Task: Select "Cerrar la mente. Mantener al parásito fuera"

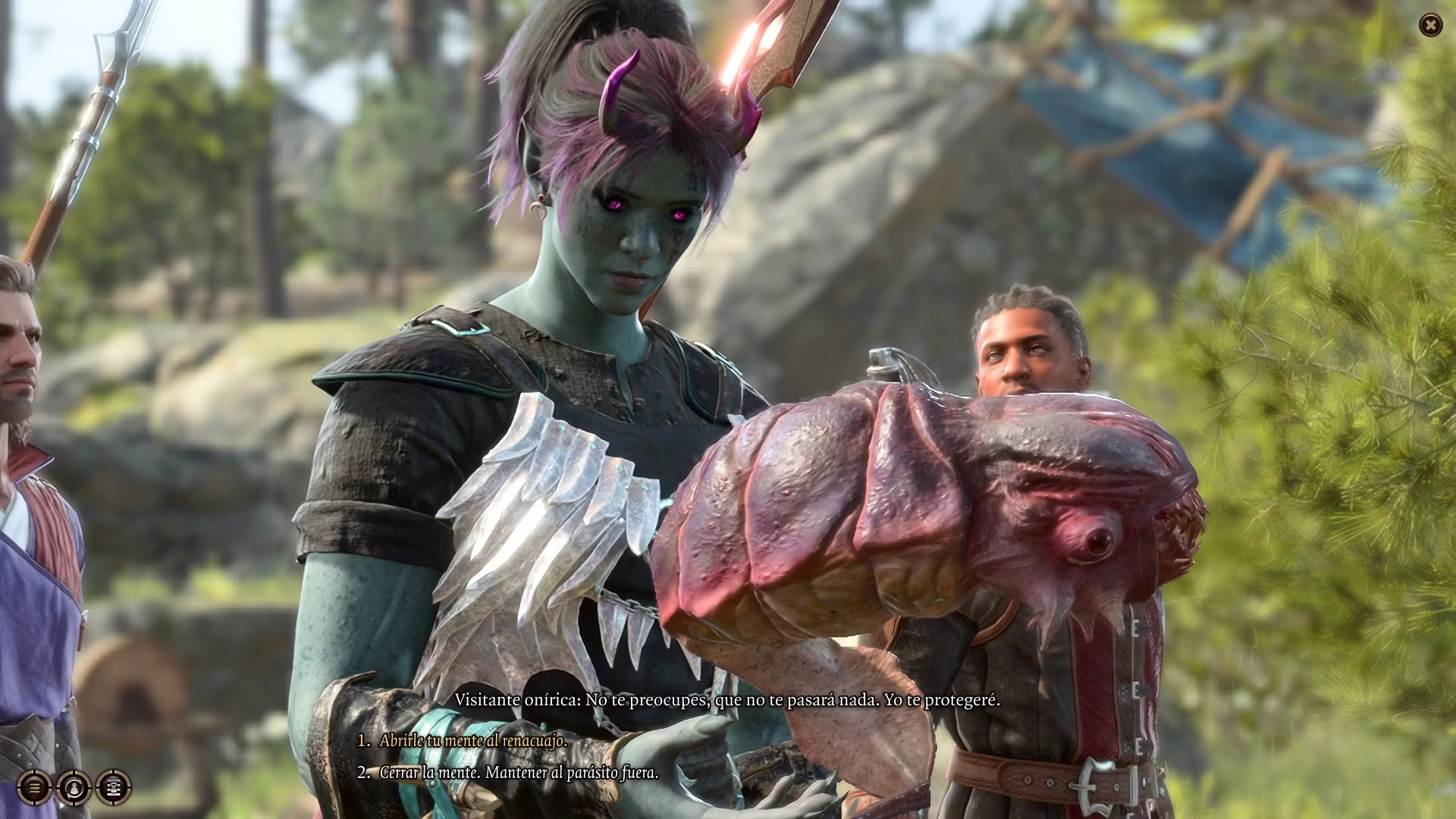Action: (519, 773)
